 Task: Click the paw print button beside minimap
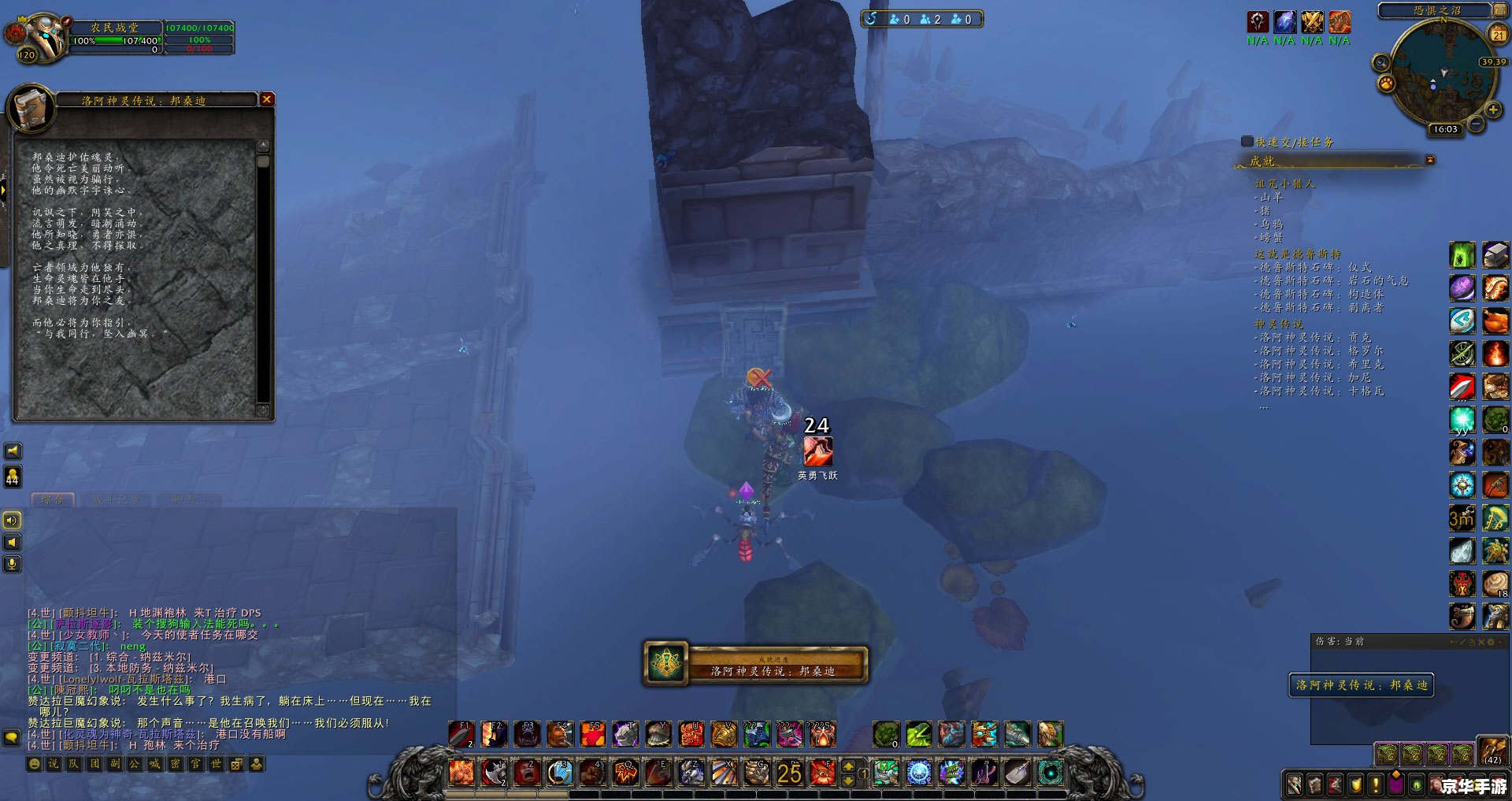point(1386,83)
